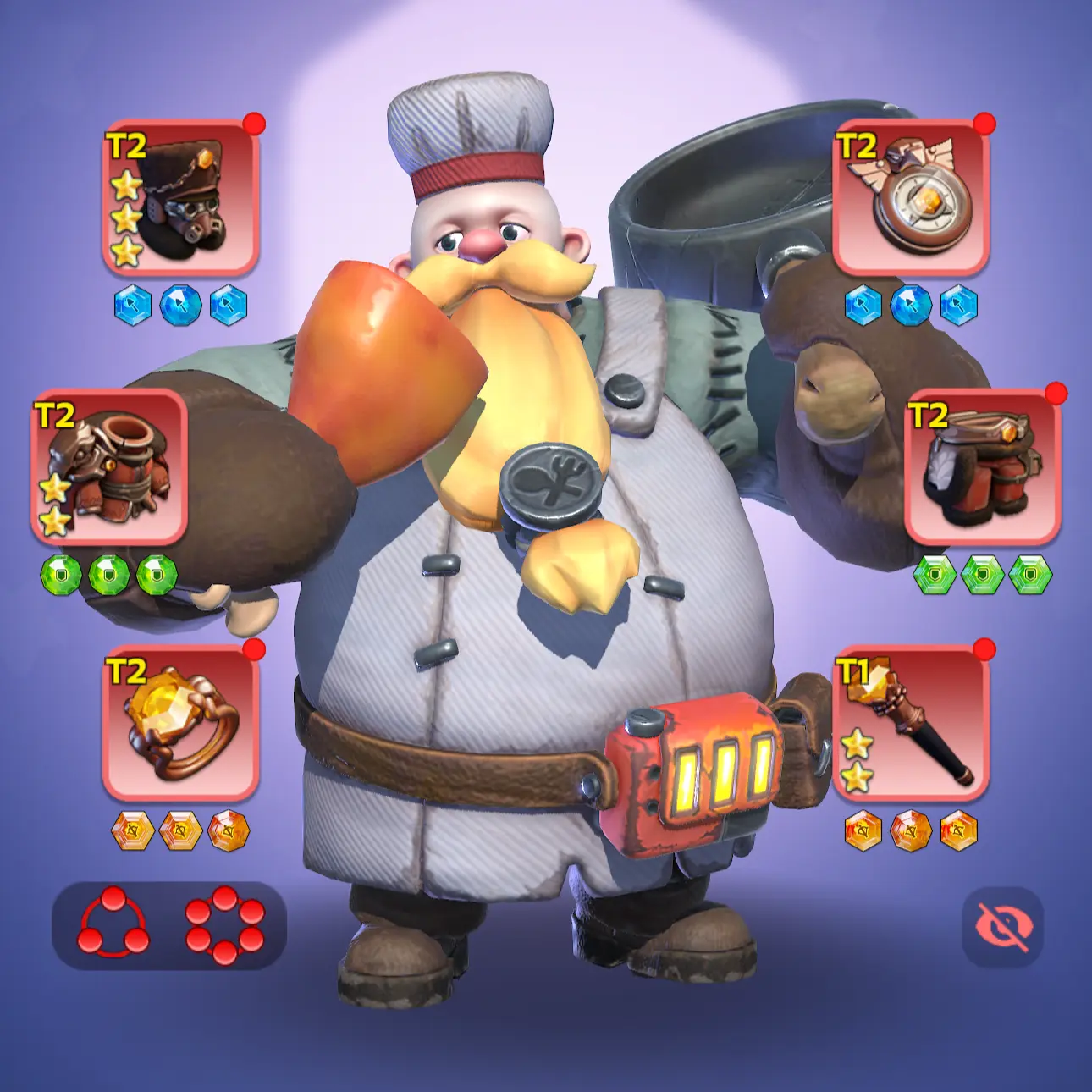1092x1092 pixels.
Task: Select the T2 armored pants slot
Action: tap(982, 466)
